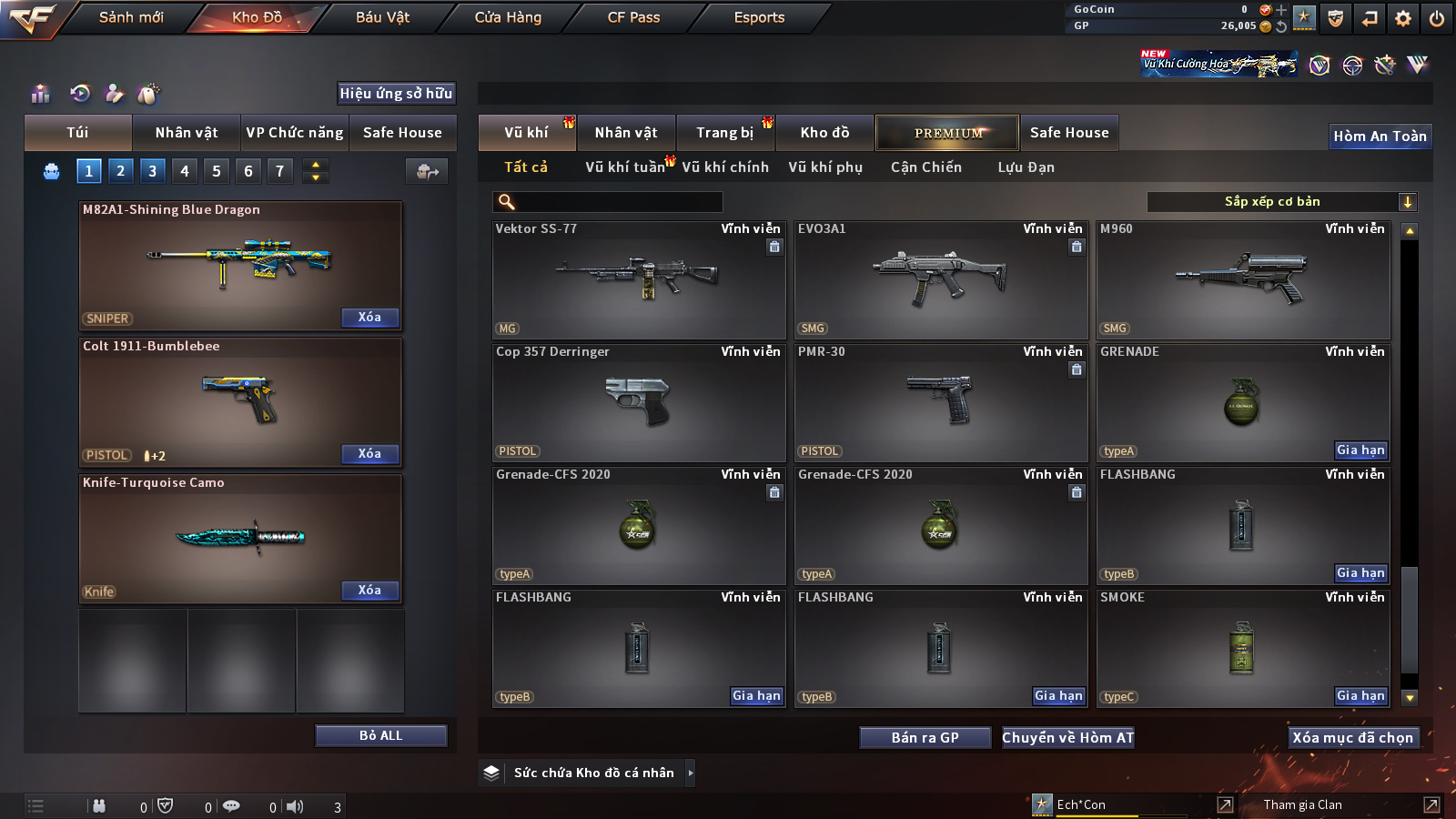Open Hòm An Toàn safe box

pos(1380,136)
